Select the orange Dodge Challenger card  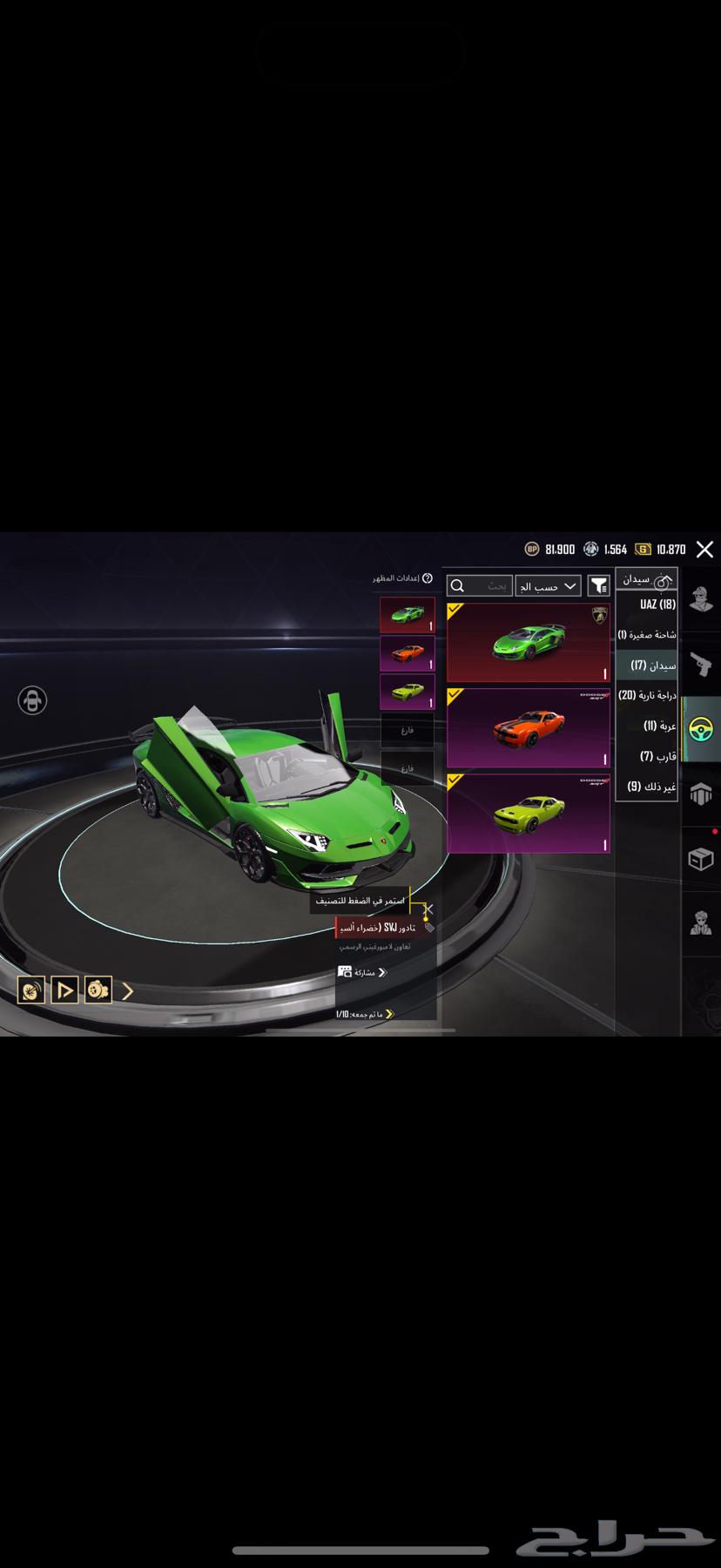pos(529,728)
